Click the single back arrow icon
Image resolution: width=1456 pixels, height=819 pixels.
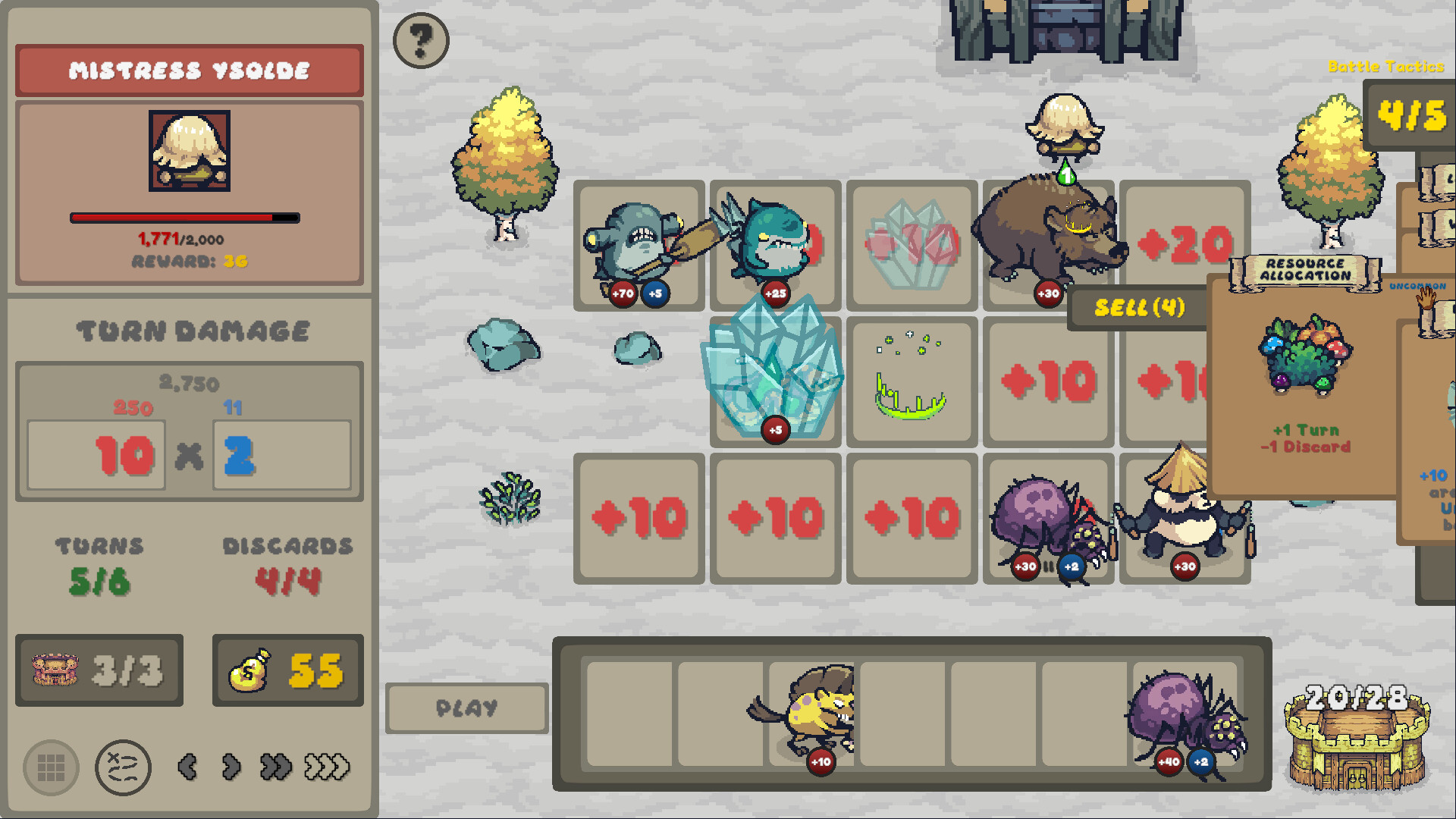pos(187,767)
